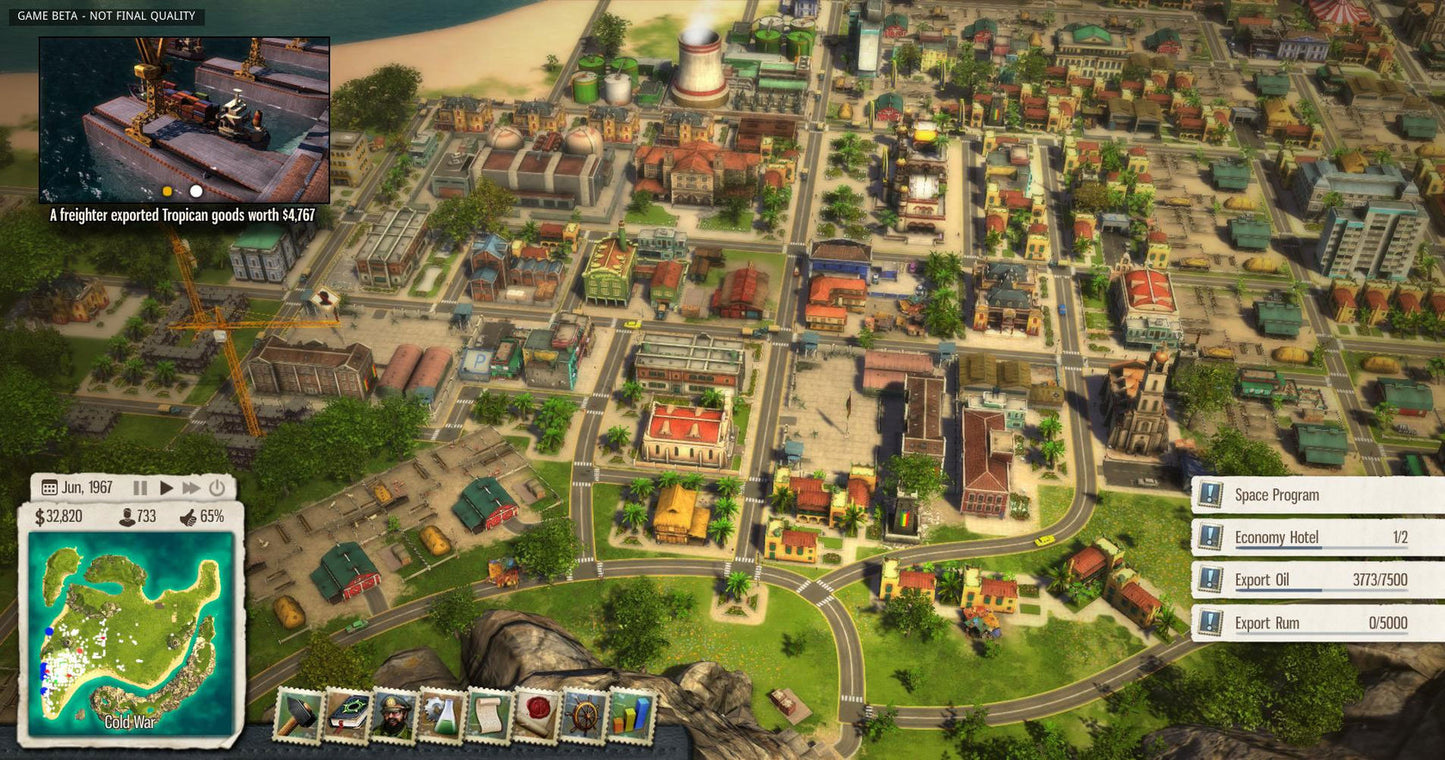1445x760 pixels.
Task: Click the treasury $32,820 display
Action: [x=58, y=516]
